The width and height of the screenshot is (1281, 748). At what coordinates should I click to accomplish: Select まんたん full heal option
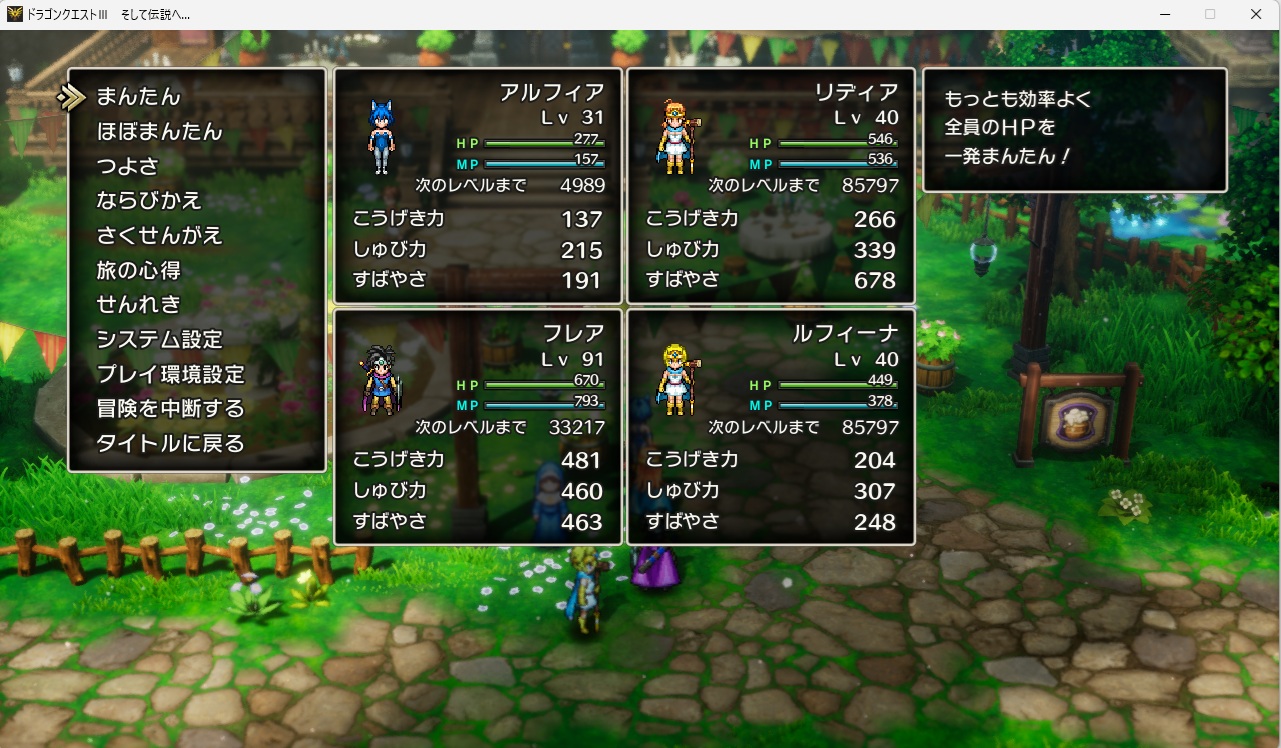click(138, 97)
